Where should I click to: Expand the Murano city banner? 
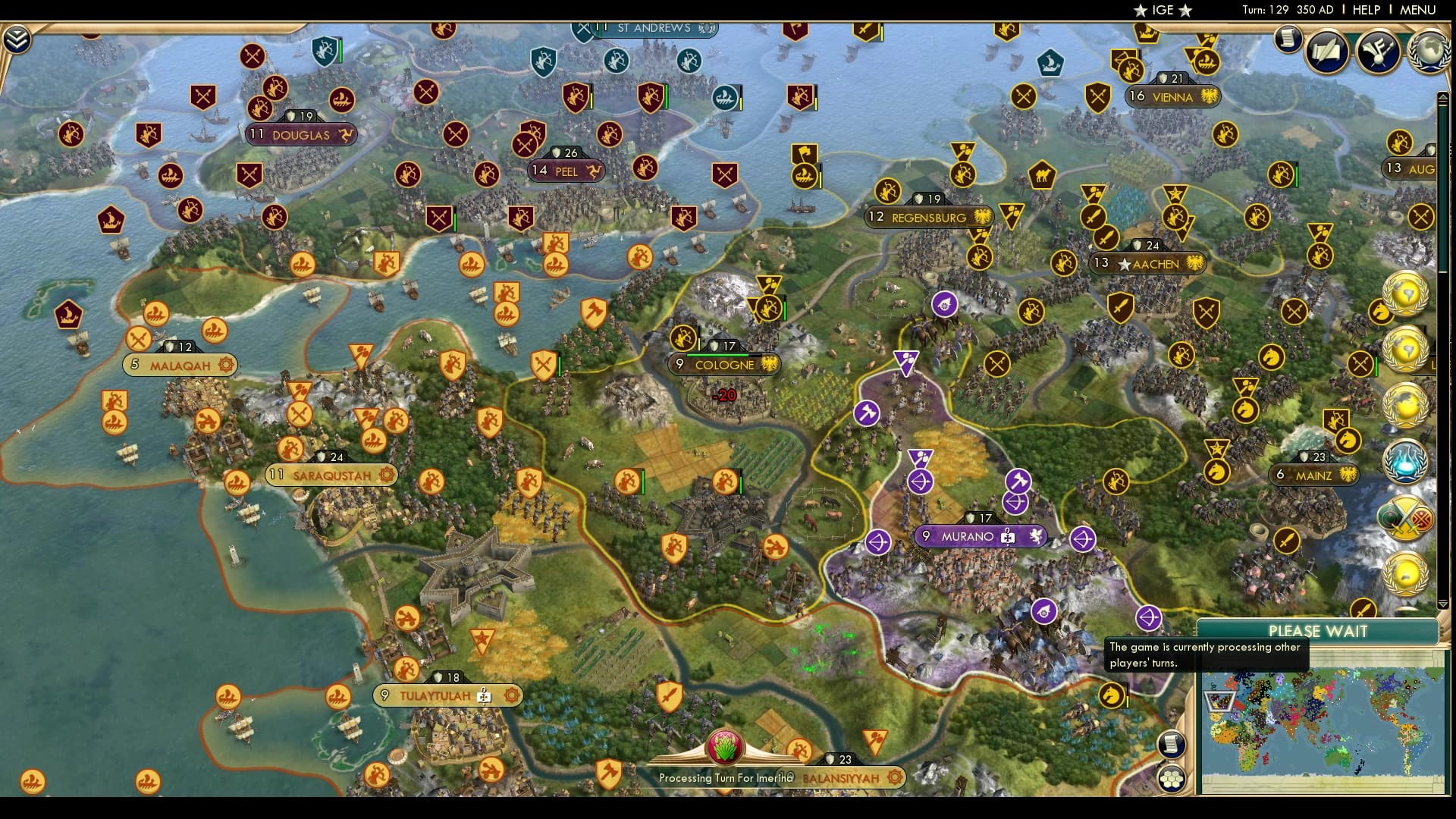(980, 535)
